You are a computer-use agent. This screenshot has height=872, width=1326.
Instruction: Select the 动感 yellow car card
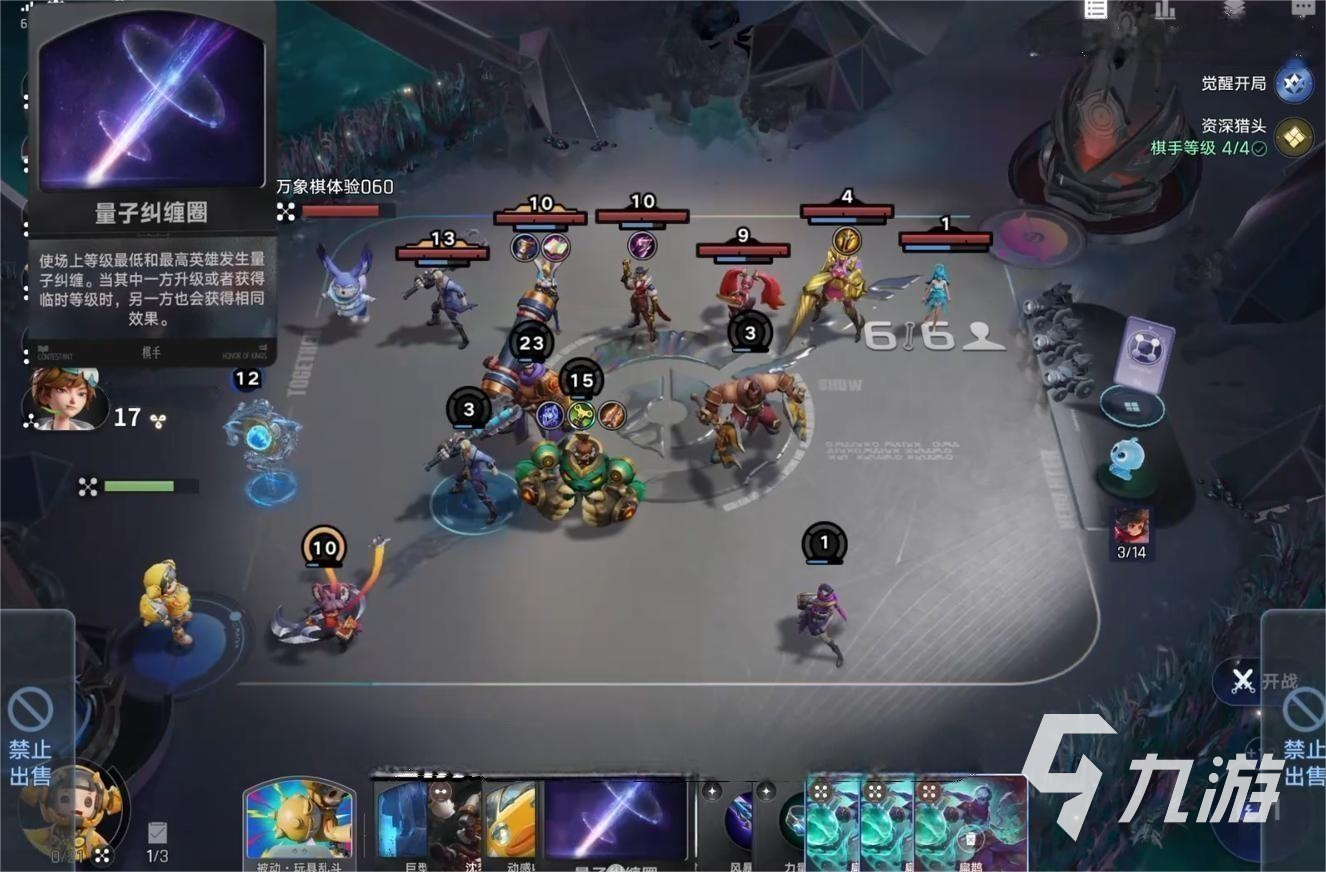(x=512, y=823)
